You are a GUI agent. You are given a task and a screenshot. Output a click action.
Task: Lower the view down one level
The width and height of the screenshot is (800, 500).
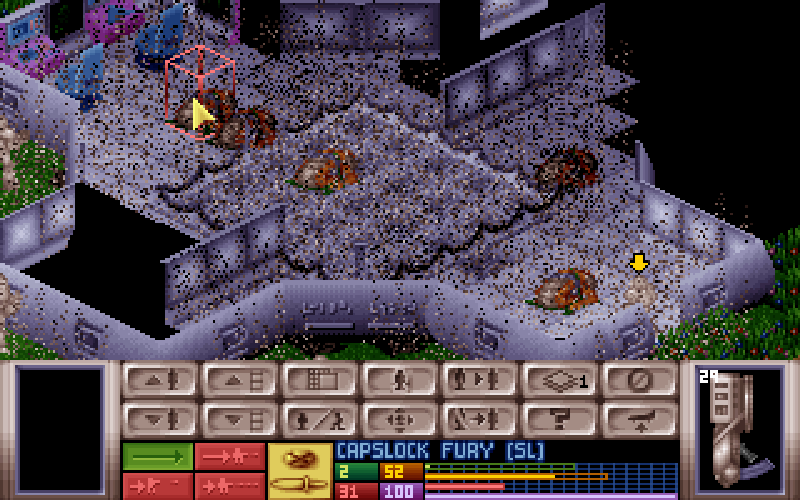coord(239,417)
